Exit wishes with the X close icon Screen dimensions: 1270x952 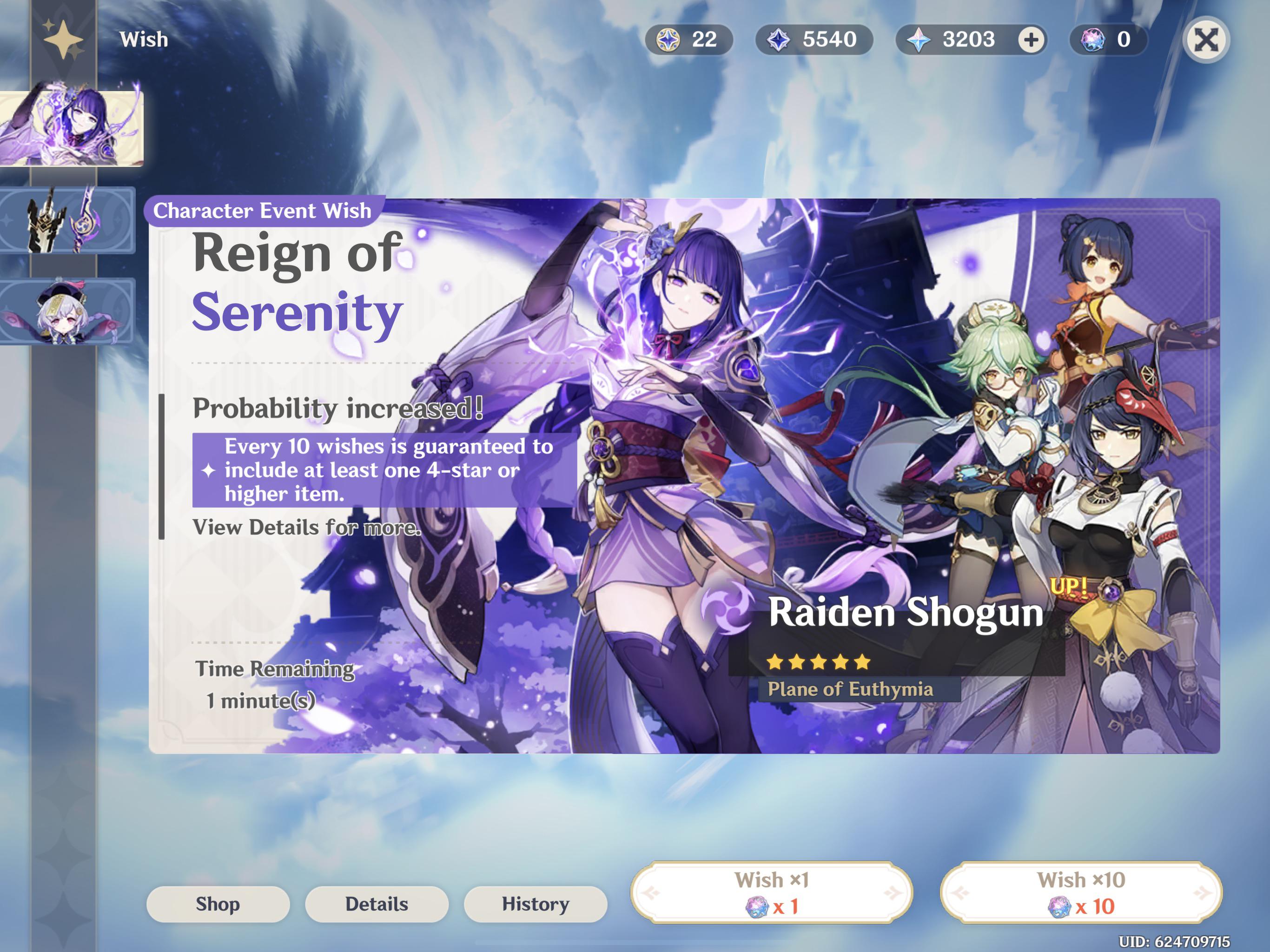(1206, 40)
